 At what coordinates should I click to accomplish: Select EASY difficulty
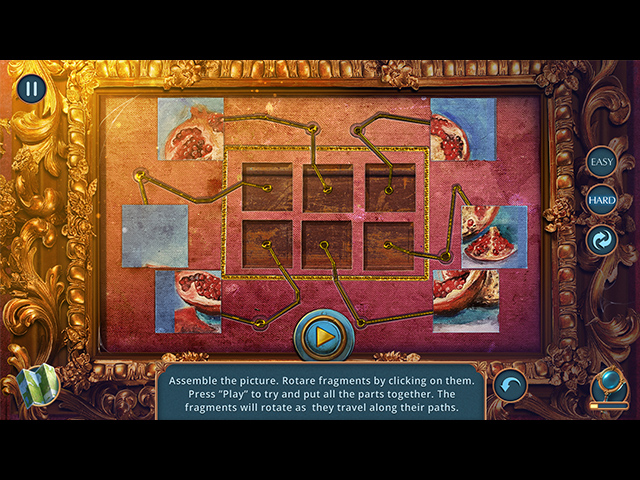pos(601,162)
